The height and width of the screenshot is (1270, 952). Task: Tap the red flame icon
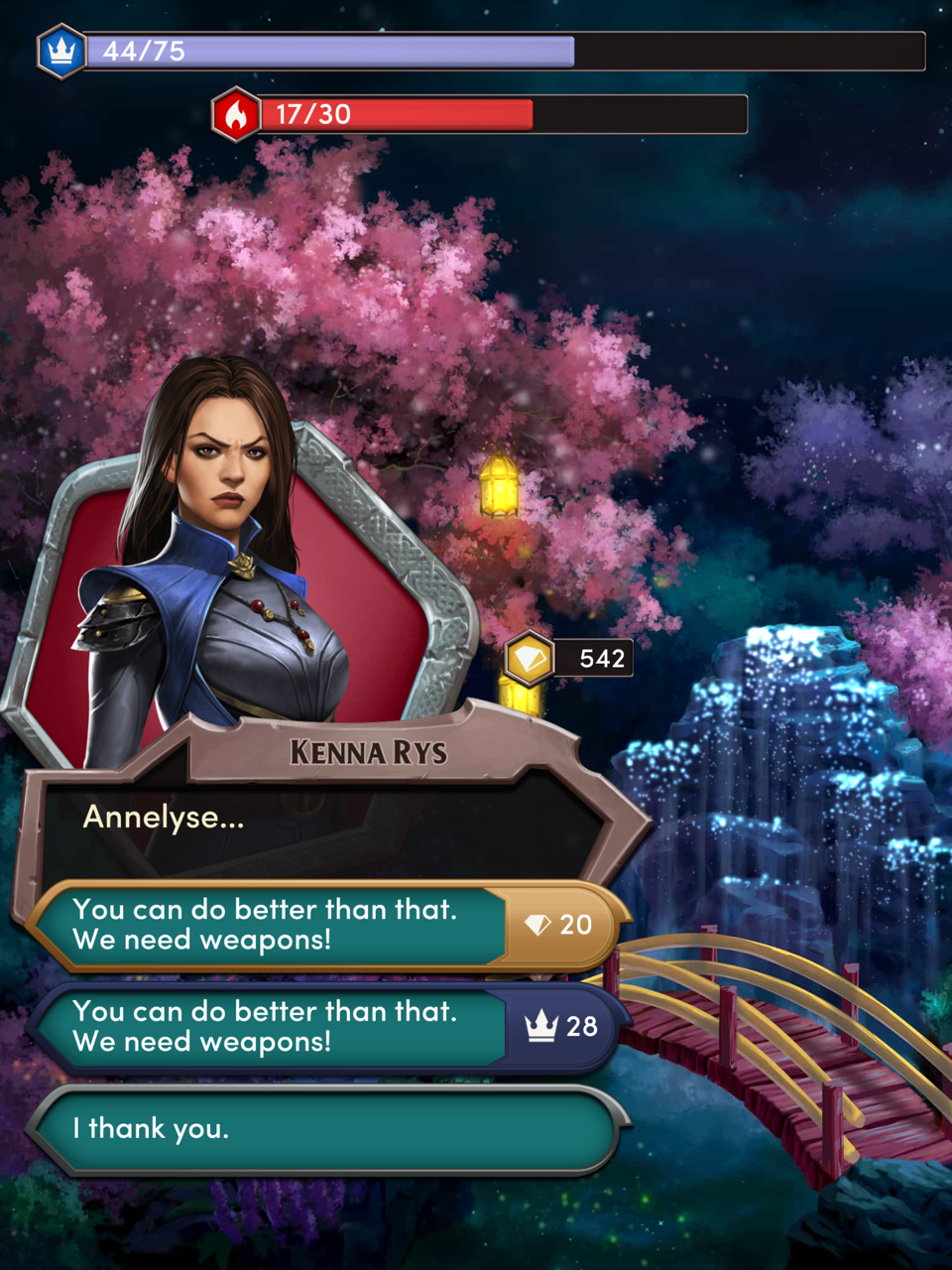tap(236, 114)
